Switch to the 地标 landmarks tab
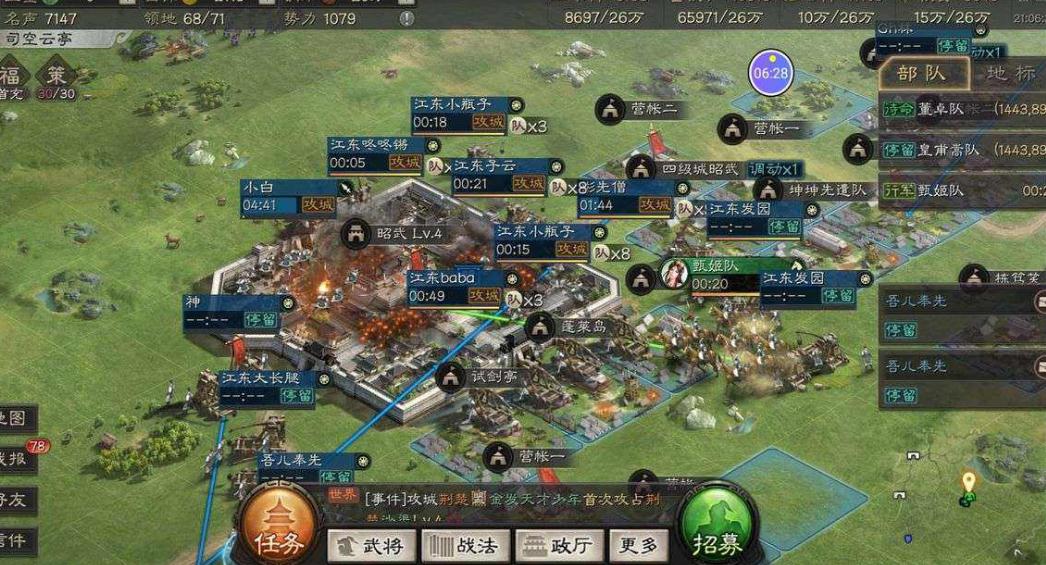Viewport: 1046px width, 565px height. click(1010, 74)
